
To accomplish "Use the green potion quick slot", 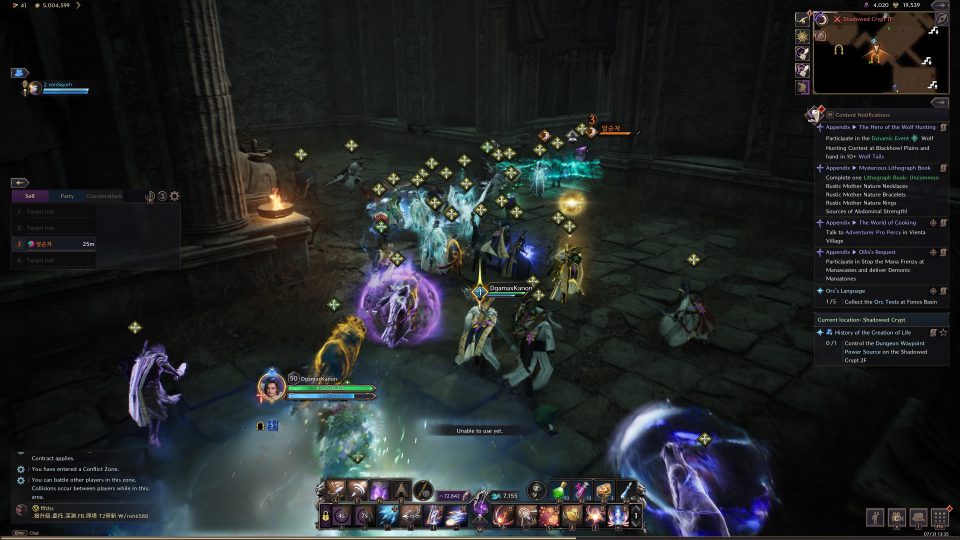I will point(563,491).
